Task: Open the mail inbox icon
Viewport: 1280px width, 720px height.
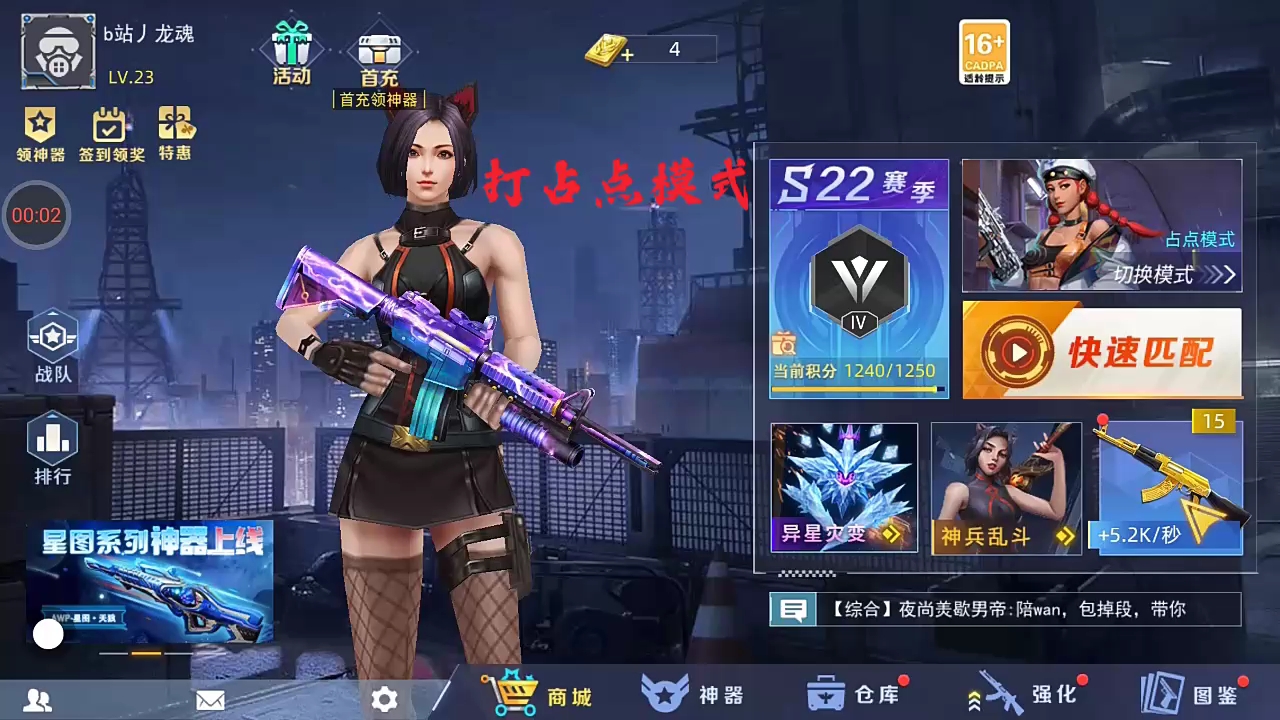Action: (x=210, y=700)
